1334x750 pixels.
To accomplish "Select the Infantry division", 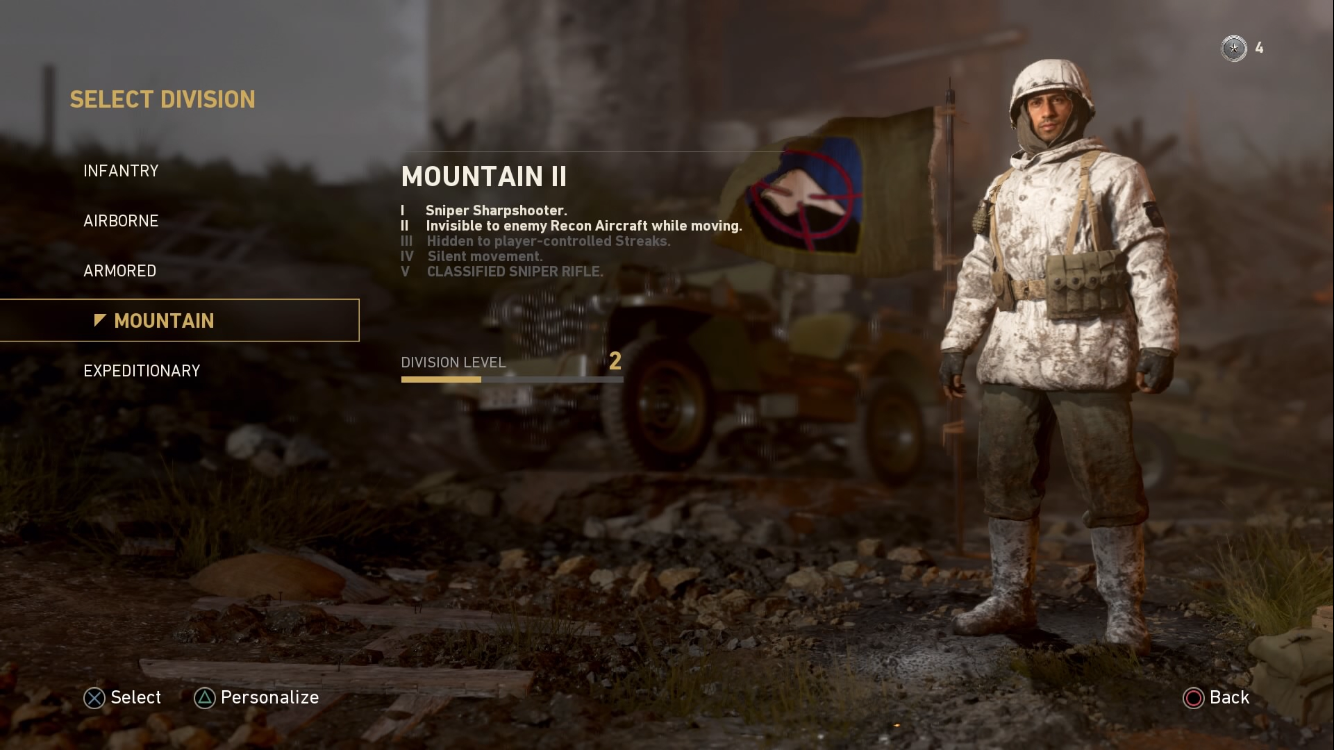I will (x=121, y=171).
